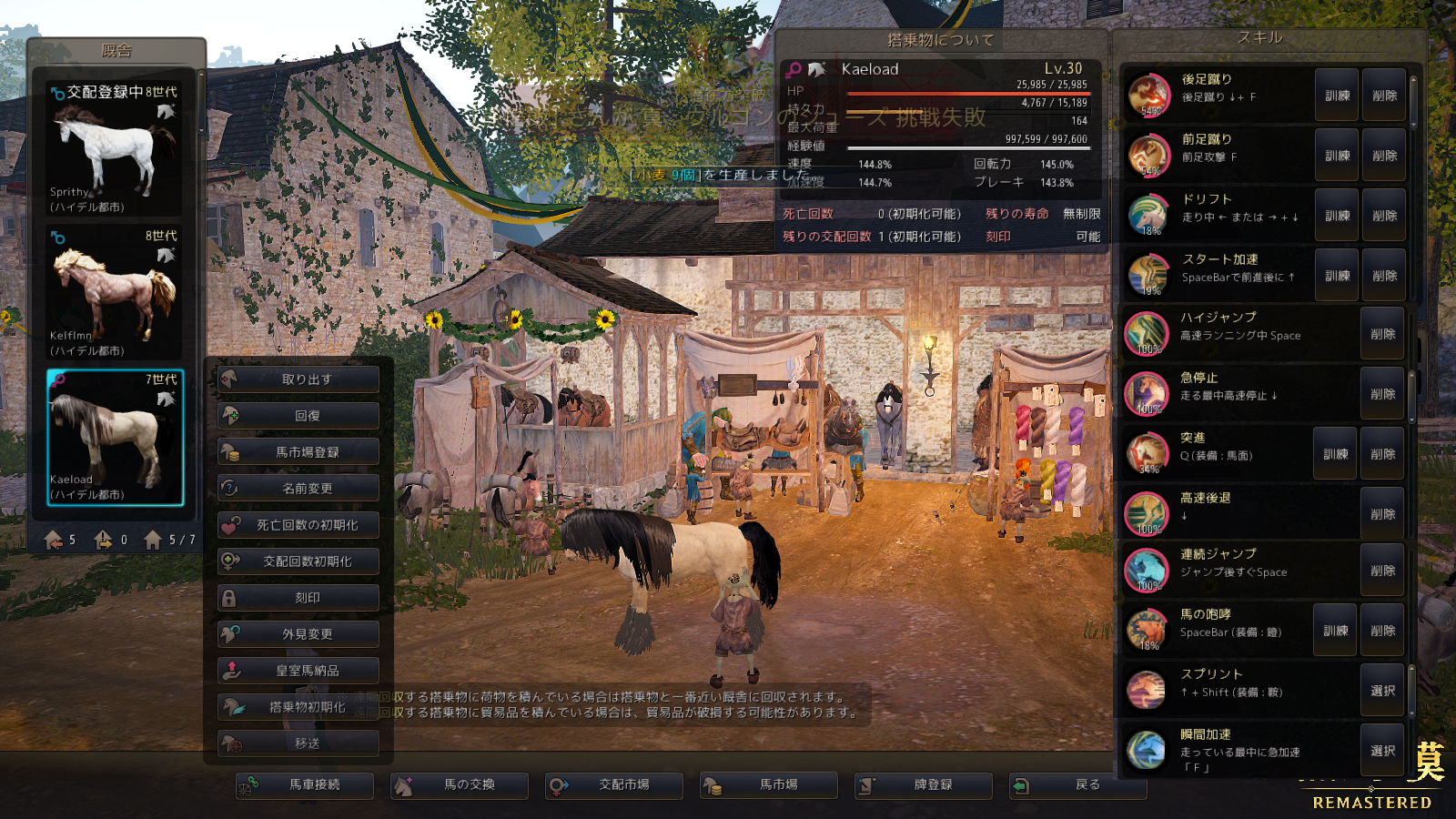The image size is (1456, 819).
Task: Go to the 交配市場 breeding market
Action: [x=614, y=784]
